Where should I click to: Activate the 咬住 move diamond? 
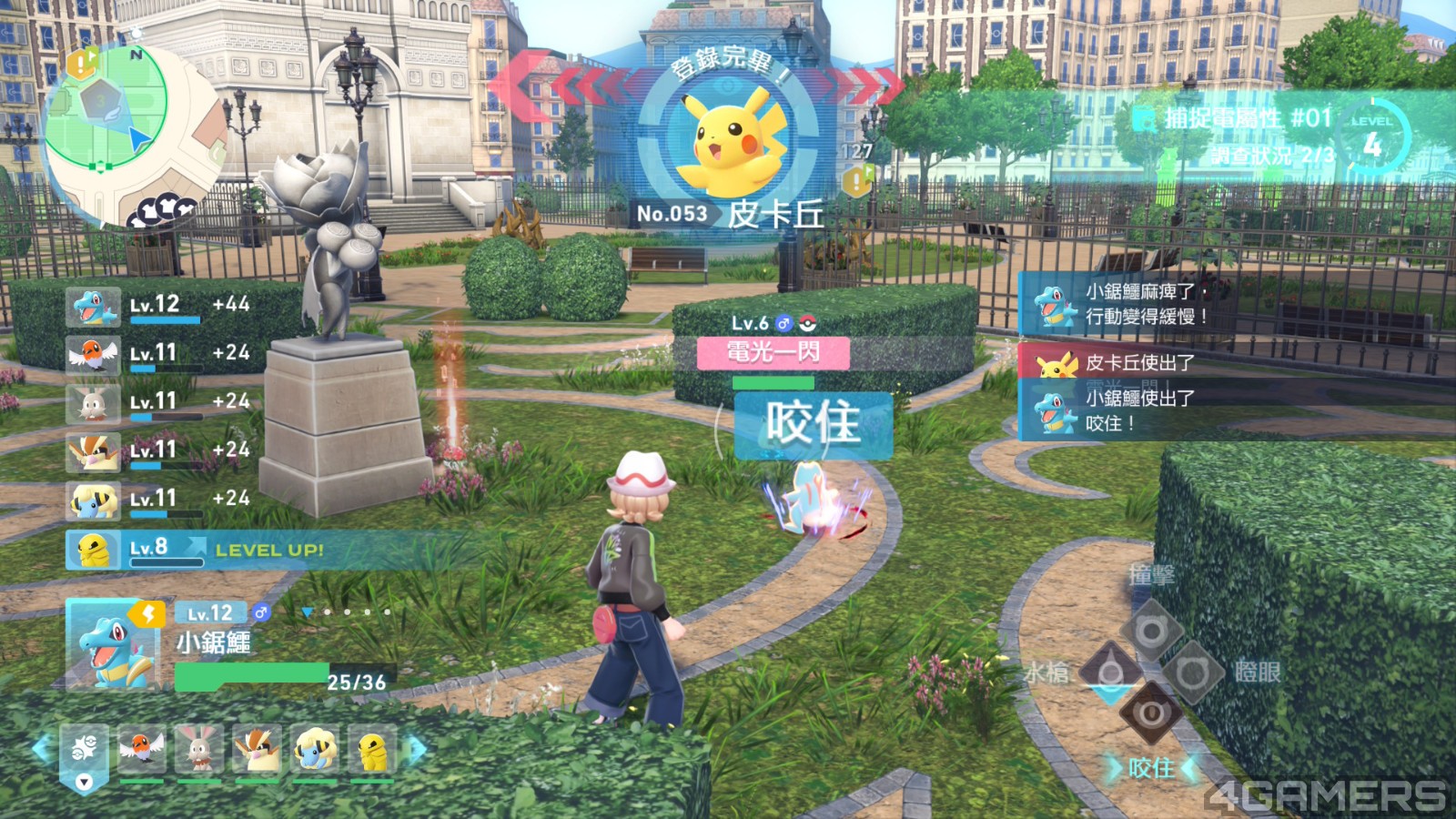(x=1150, y=714)
